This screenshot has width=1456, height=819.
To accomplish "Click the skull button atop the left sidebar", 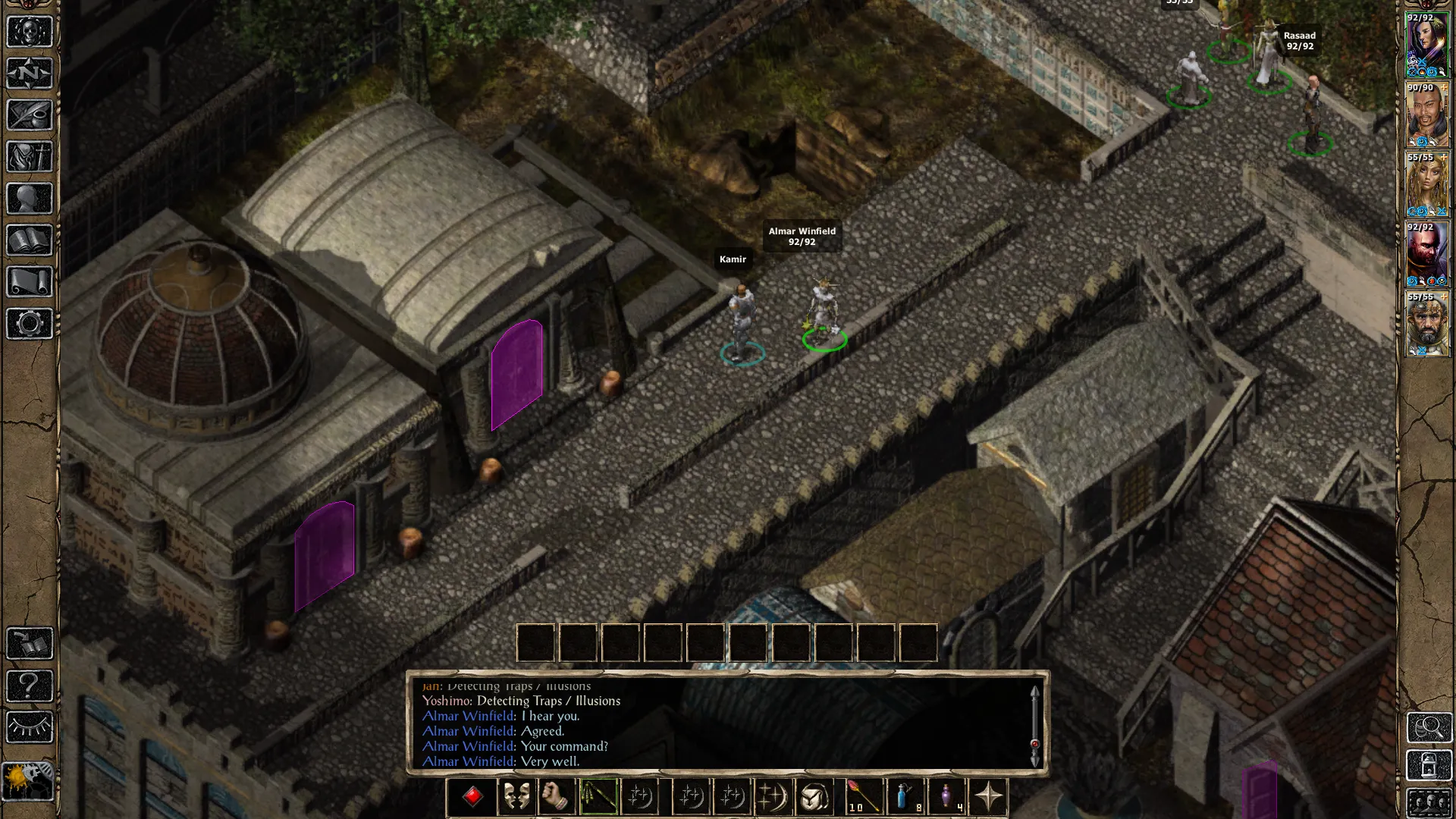I will pos(30,32).
